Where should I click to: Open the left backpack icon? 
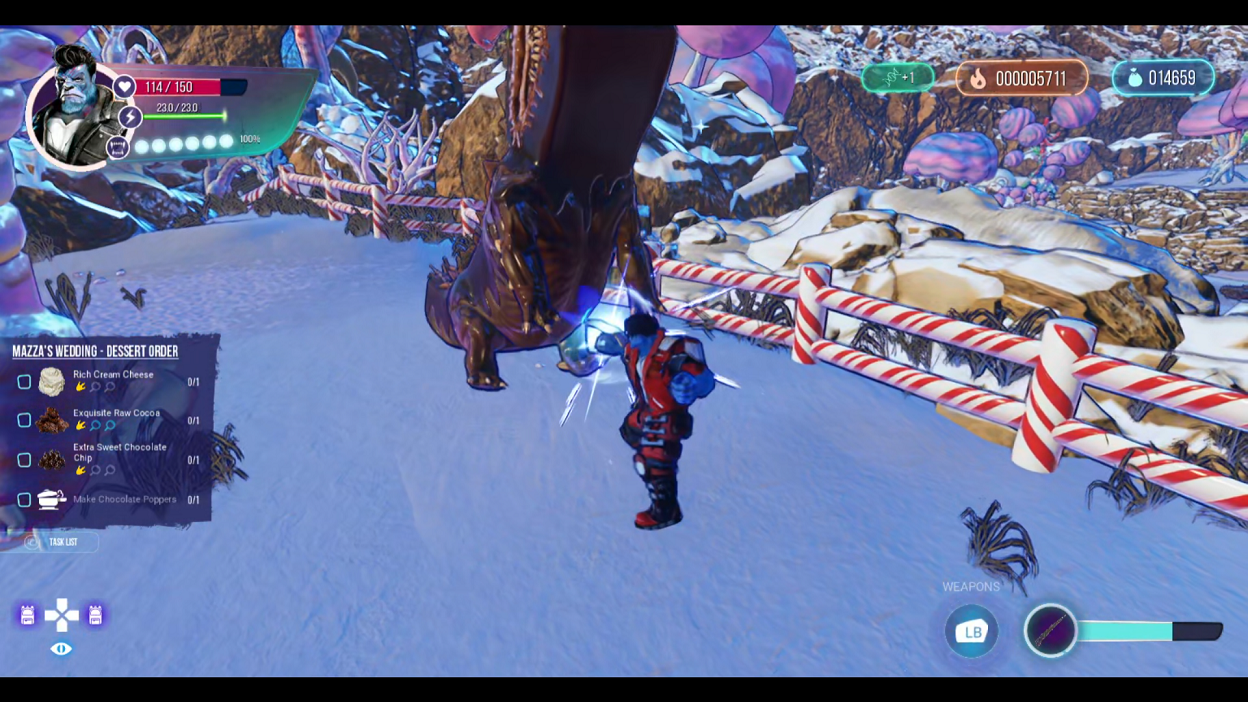tap(28, 615)
